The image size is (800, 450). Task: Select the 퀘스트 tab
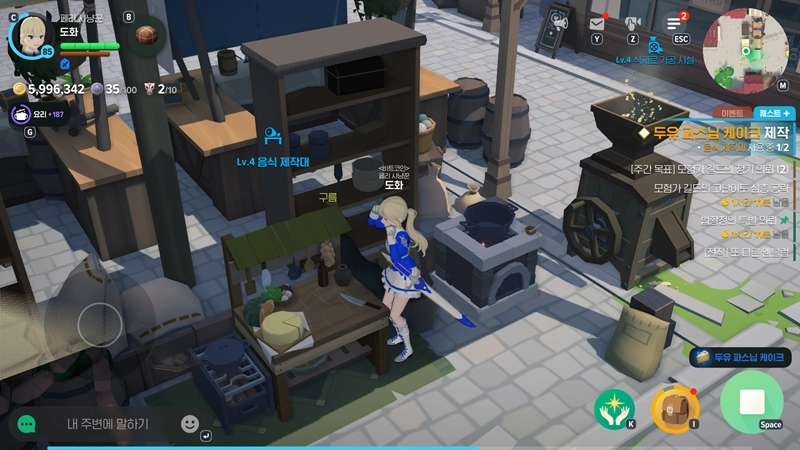tap(775, 114)
